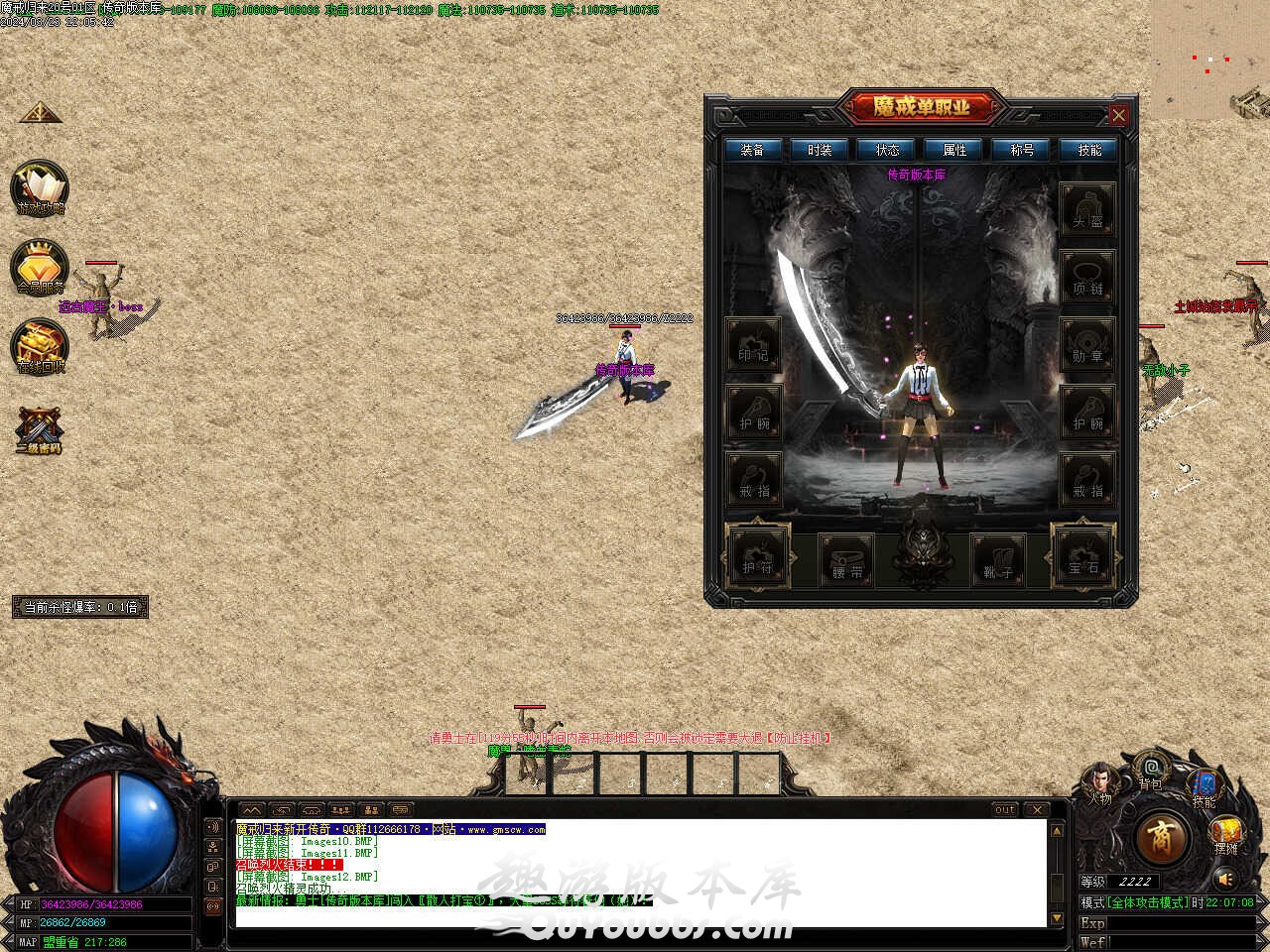Select the 宝石 gem equipment slot
Viewport: 1270px width, 952px height.
[x=1082, y=556]
